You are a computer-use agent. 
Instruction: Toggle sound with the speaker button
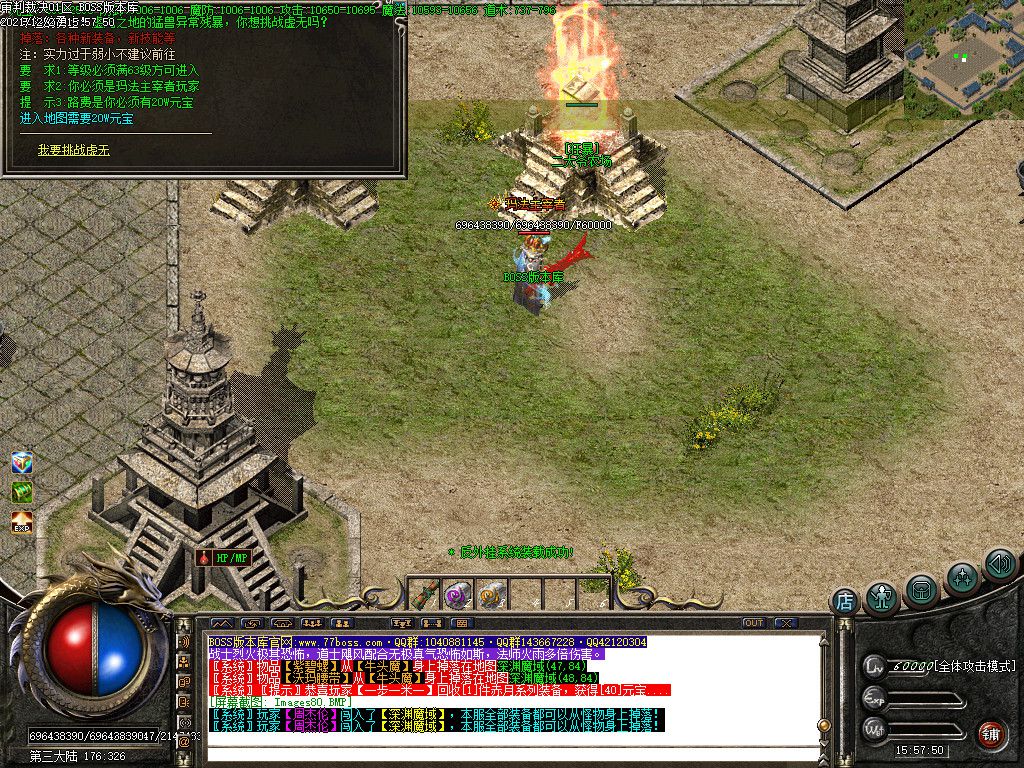[x=999, y=564]
